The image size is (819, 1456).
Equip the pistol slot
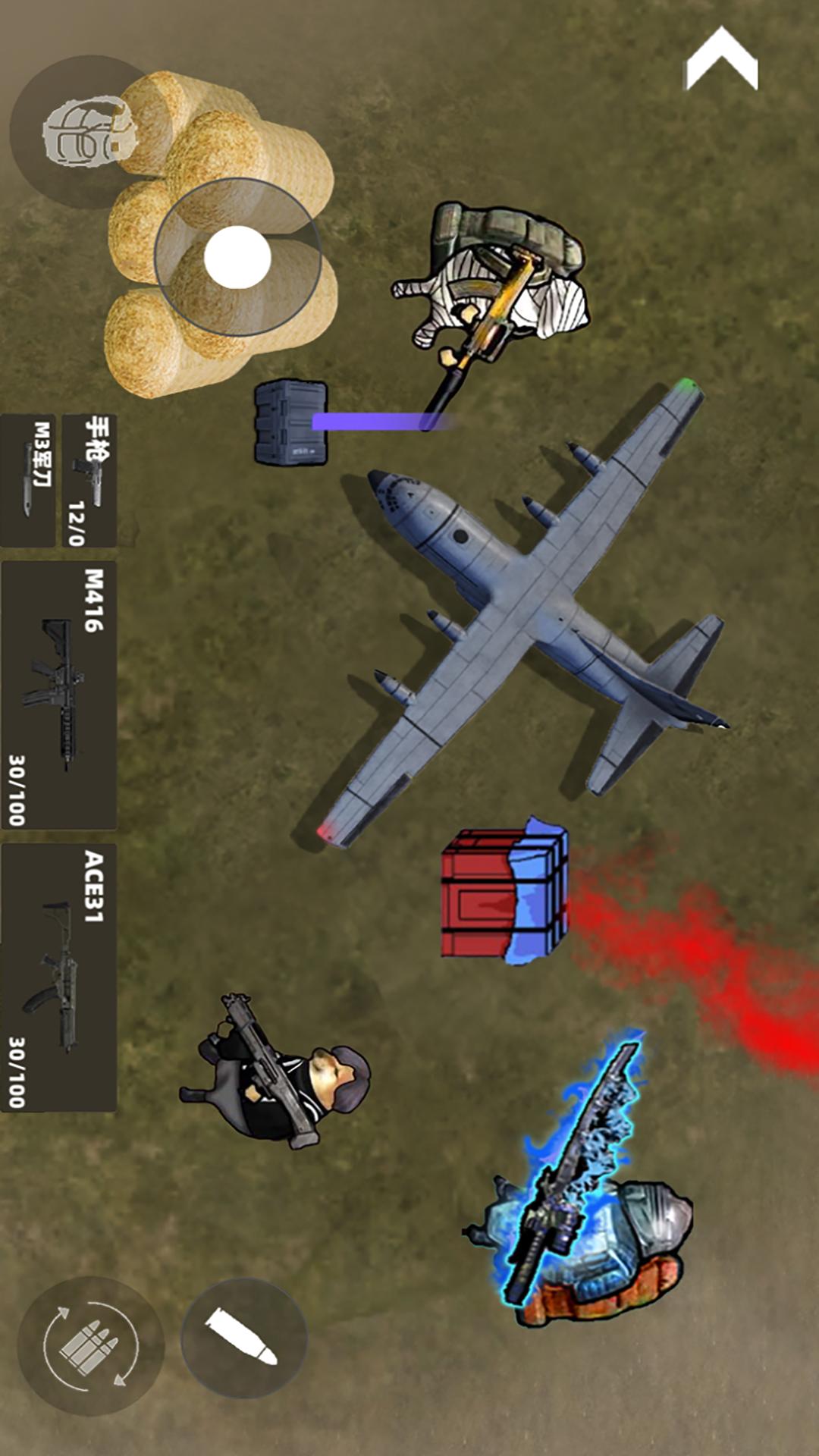click(x=89, y=480)
